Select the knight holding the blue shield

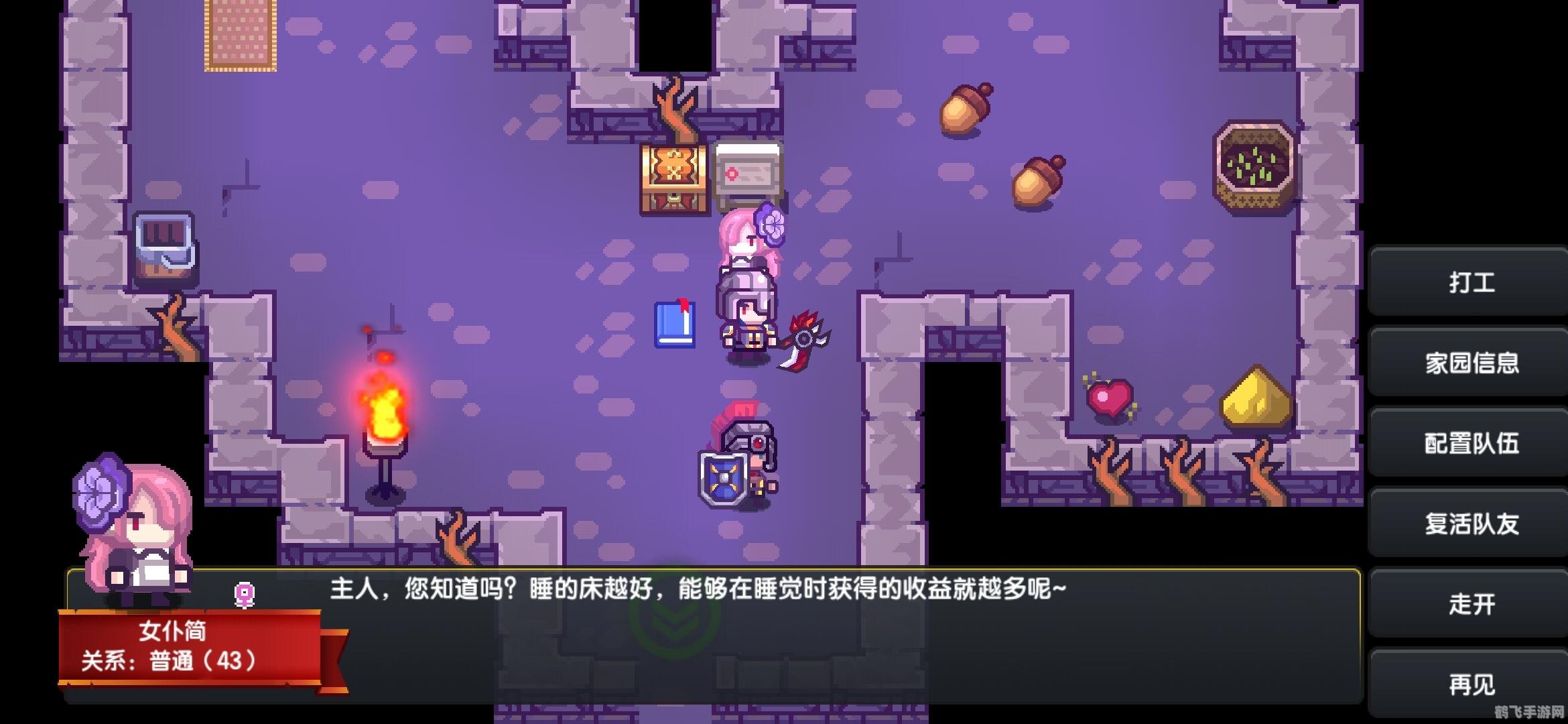[737, 456]
